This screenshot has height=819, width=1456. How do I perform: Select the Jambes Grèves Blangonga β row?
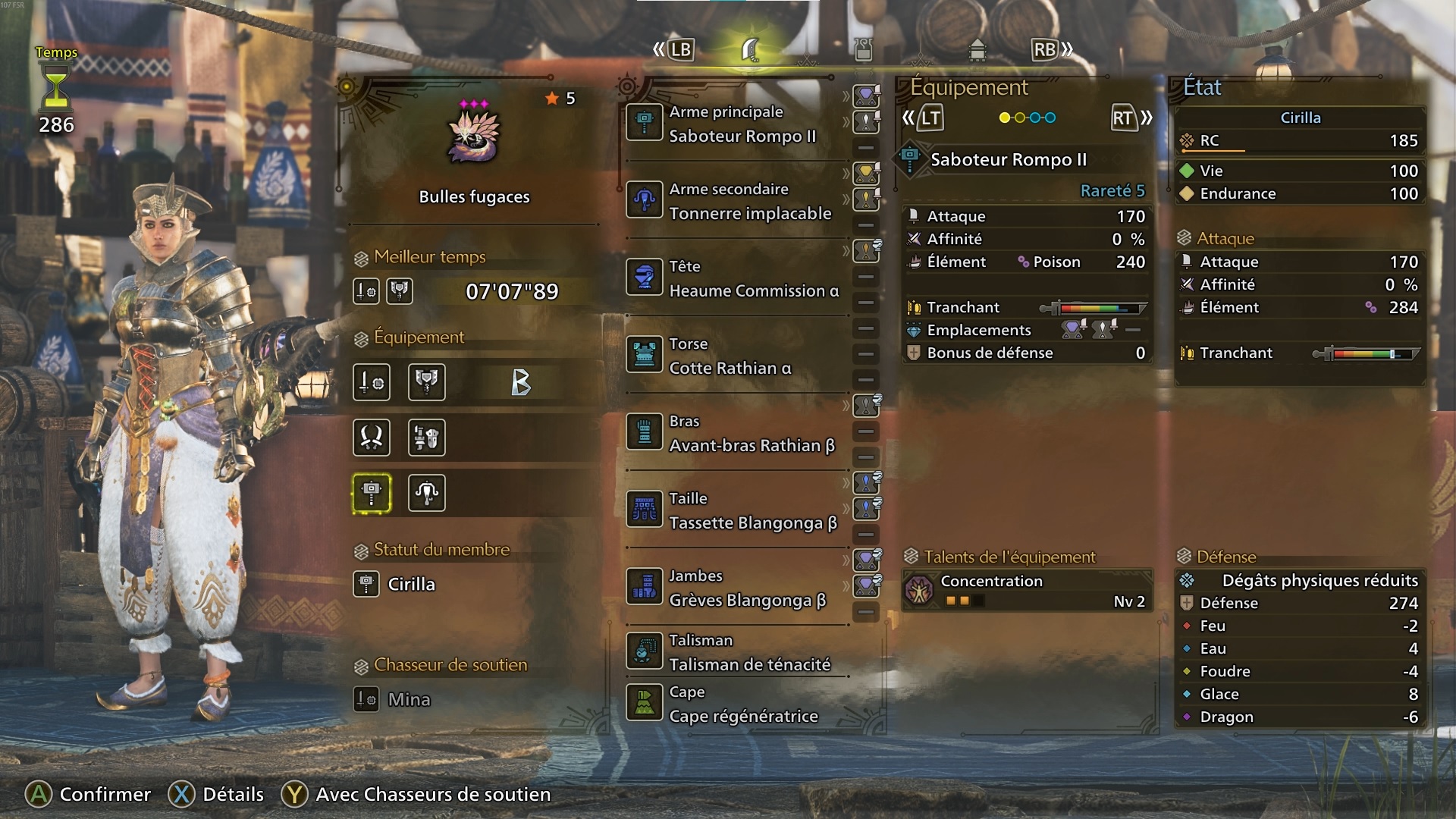[x=736, y=588]
